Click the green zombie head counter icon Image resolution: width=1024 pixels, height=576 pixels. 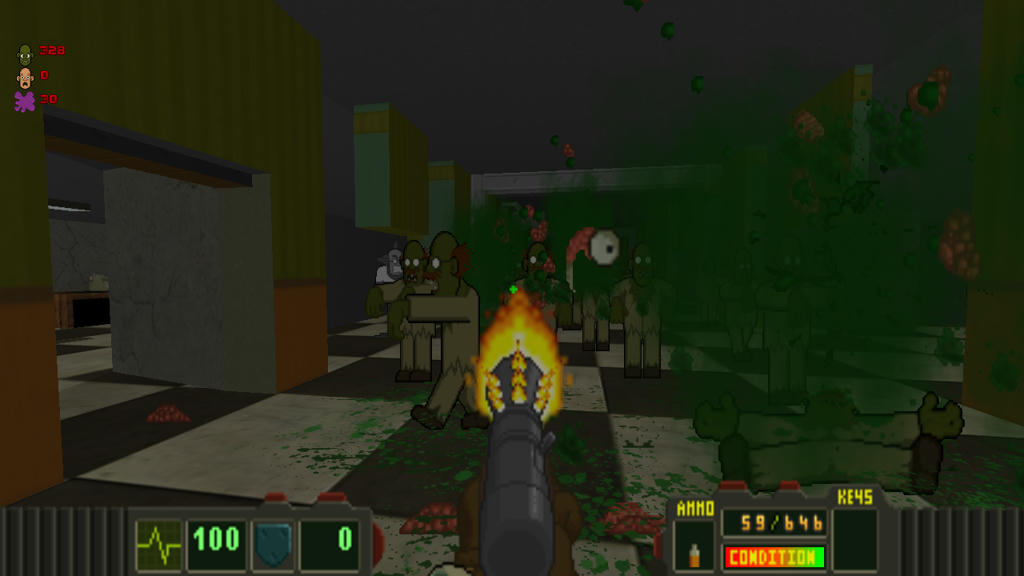coord(25,52)
